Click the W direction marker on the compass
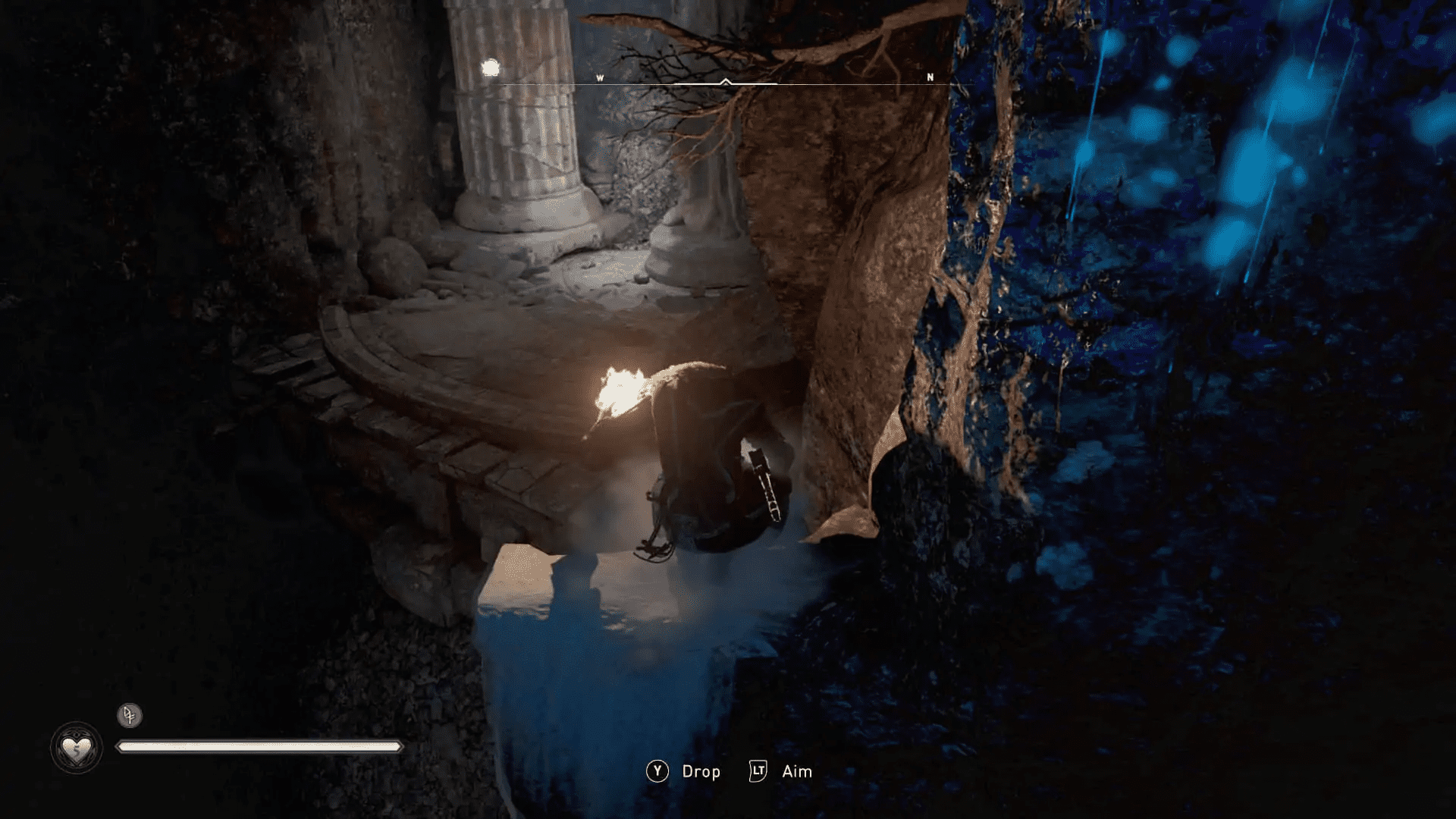 [599, 77]
